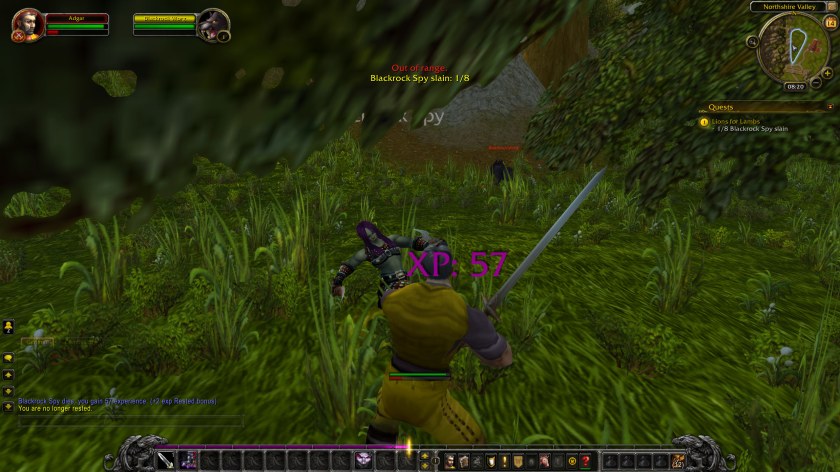Select the target's wolf portrait

[x=213, y=24]
